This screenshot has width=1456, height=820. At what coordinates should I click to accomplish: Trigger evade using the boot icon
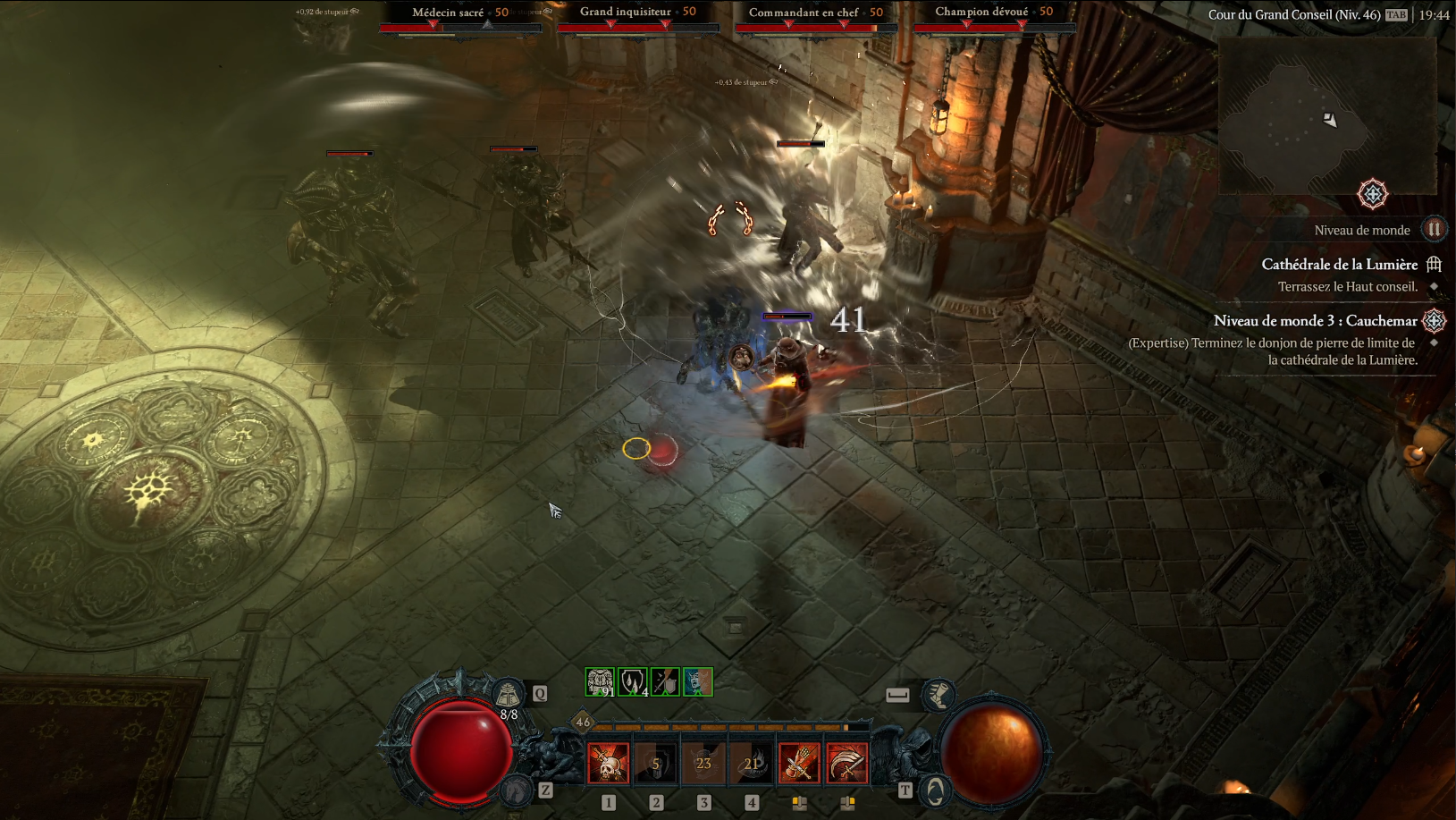(x=940, y=697)
